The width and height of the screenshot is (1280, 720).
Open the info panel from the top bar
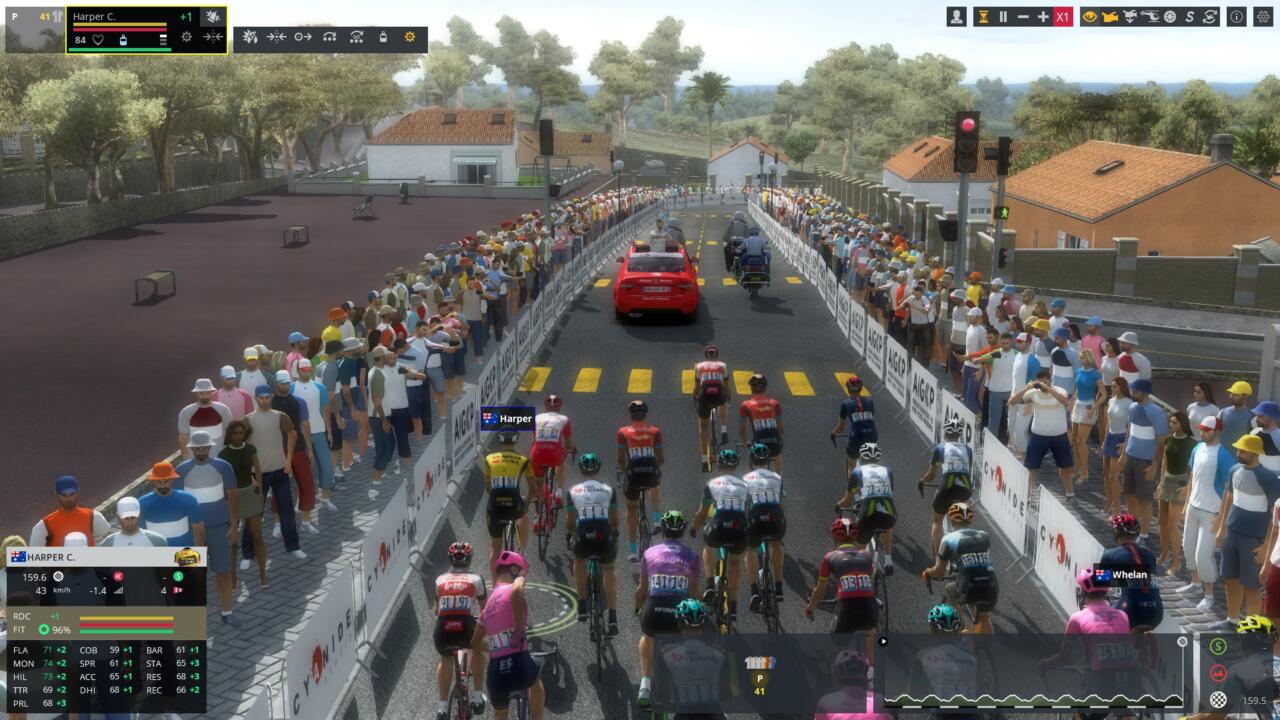(x=1236, y=16)
